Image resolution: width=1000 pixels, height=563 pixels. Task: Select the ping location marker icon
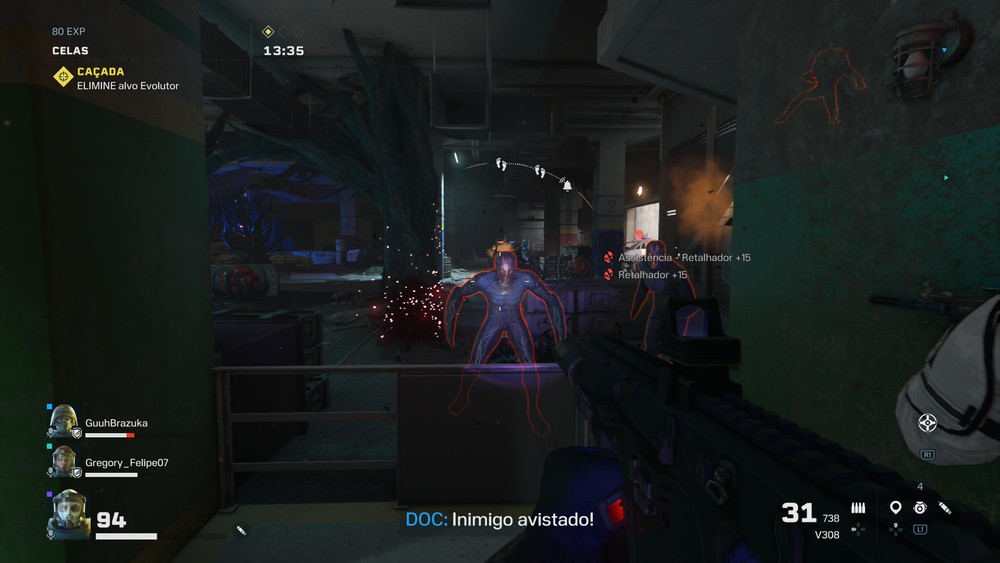(x=895, y=508)
